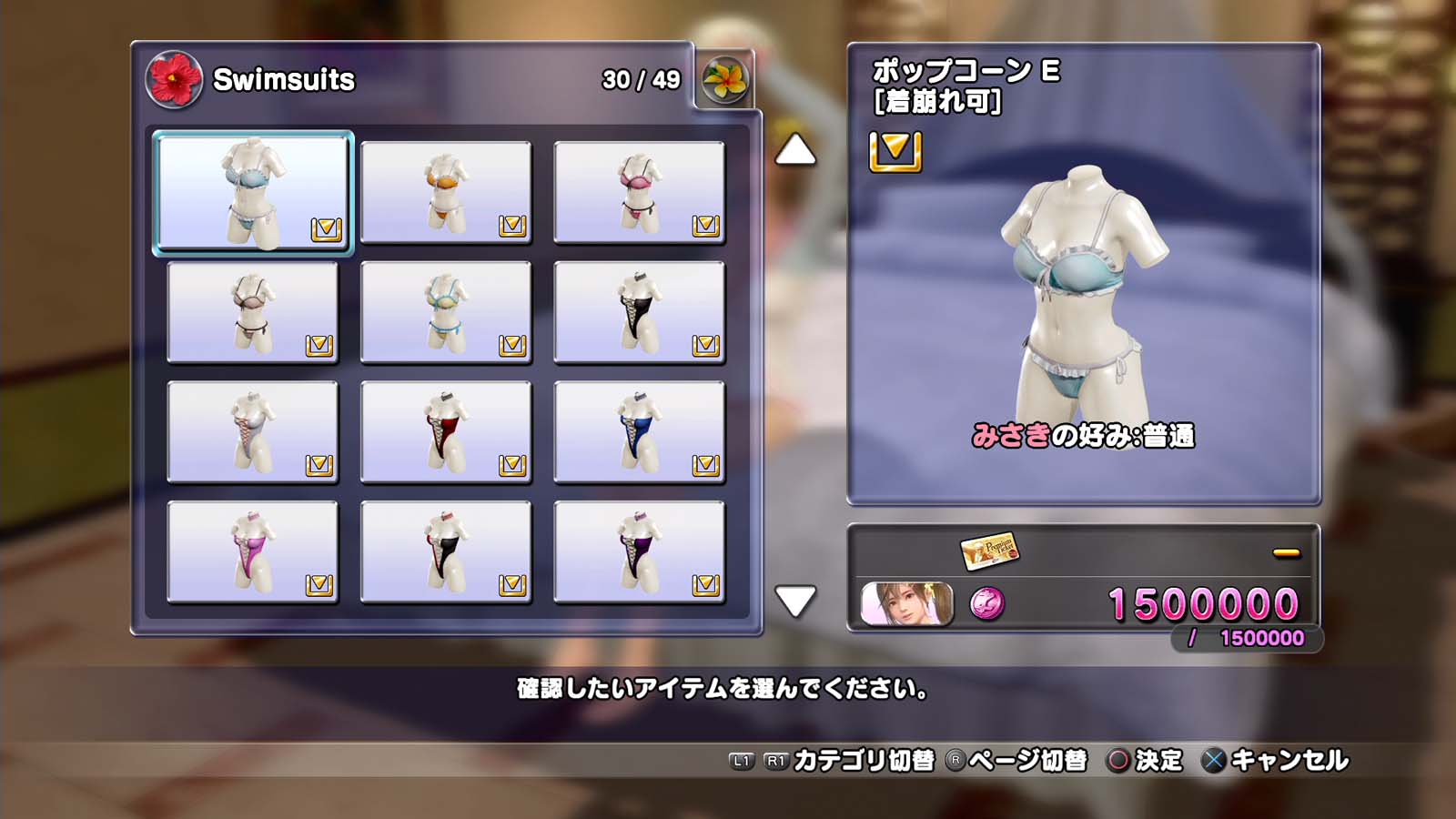Select the character portrait in price panel
Screen dimensions: 1456x819
pyautogui.click(x=907, y=604)
